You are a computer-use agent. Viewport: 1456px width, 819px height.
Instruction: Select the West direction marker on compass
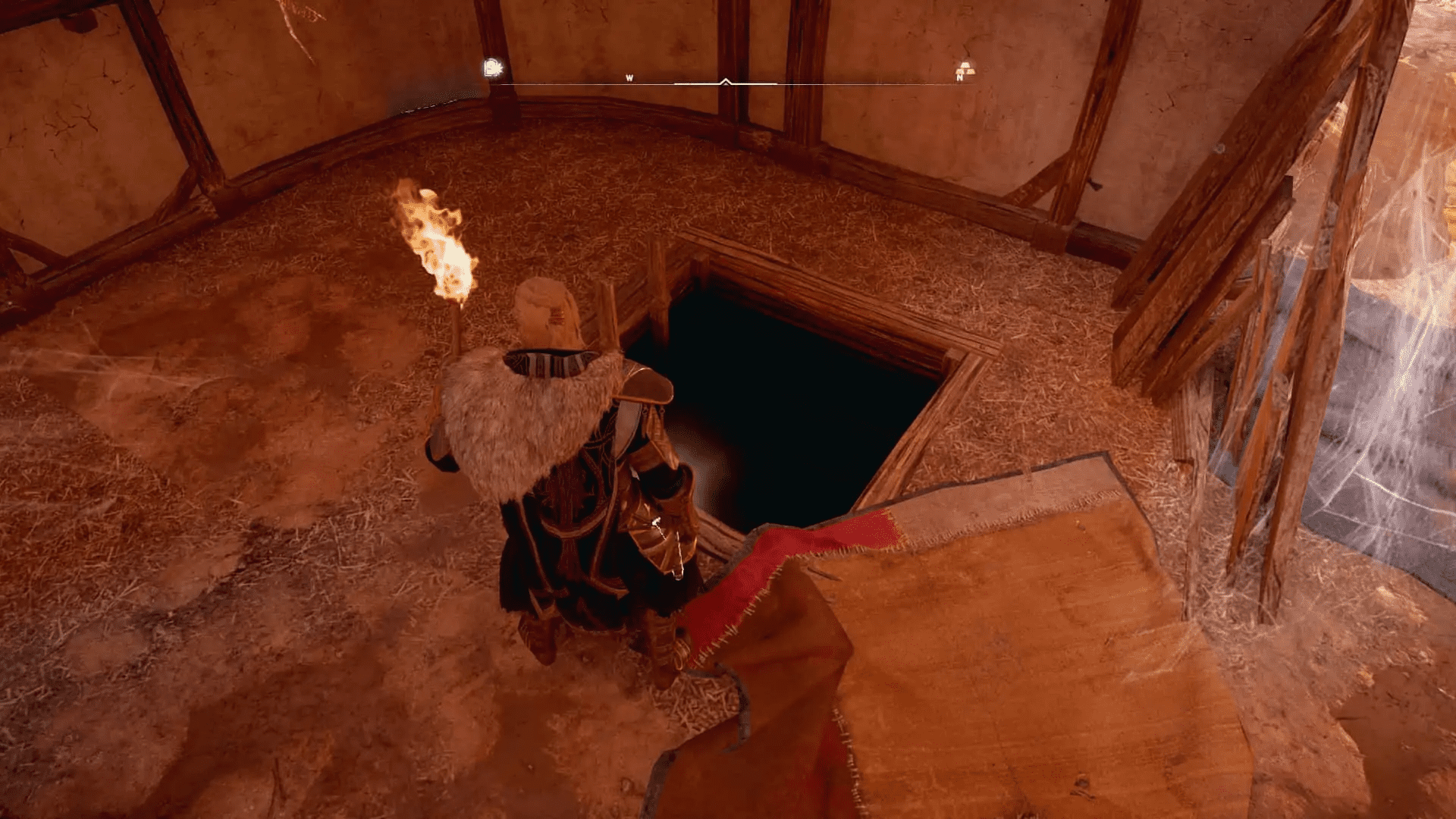pyautogui.click(x=629, y=77)
